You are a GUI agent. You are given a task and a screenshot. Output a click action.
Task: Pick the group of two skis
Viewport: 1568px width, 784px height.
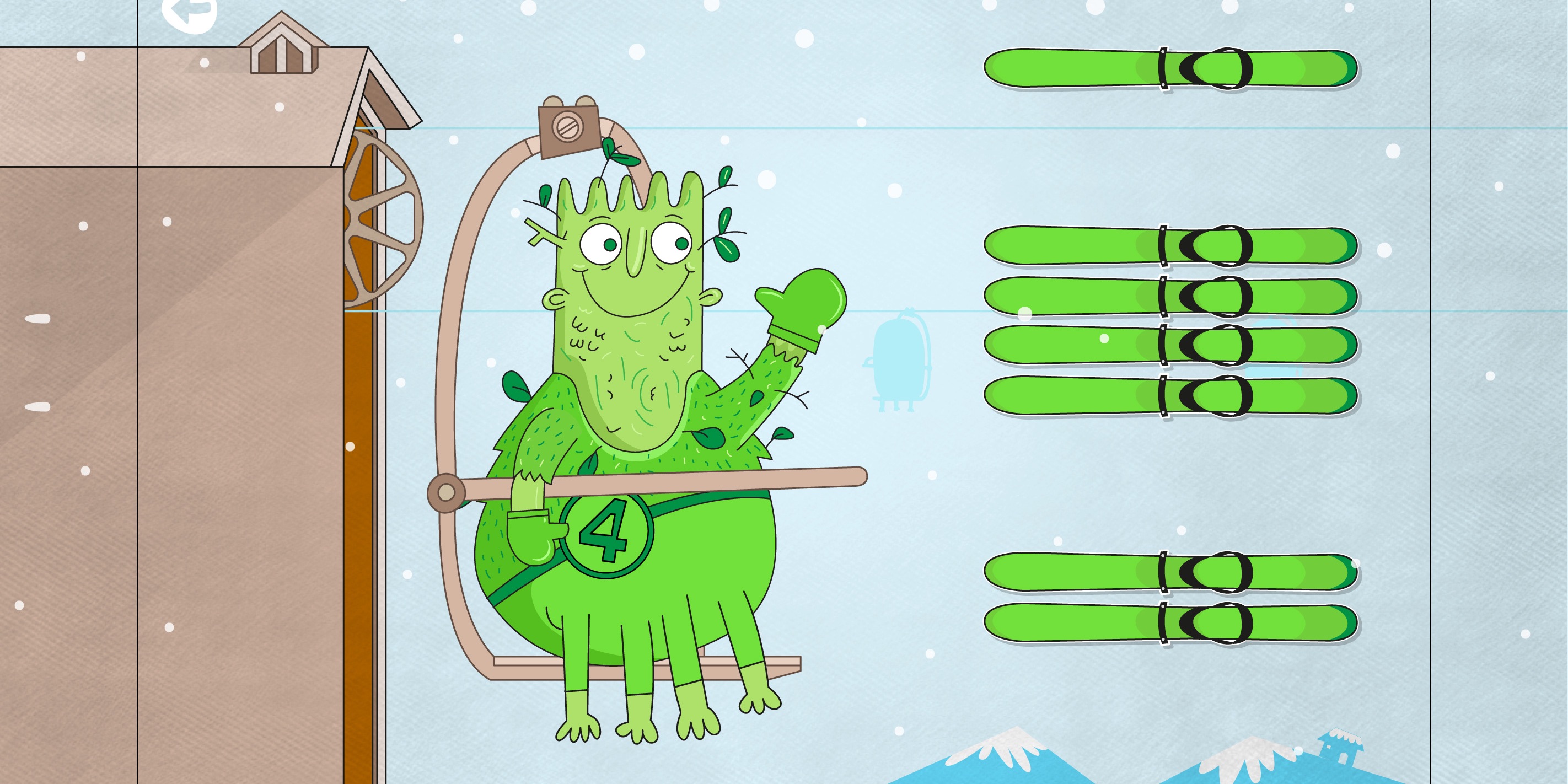[x=1170, y=597]
